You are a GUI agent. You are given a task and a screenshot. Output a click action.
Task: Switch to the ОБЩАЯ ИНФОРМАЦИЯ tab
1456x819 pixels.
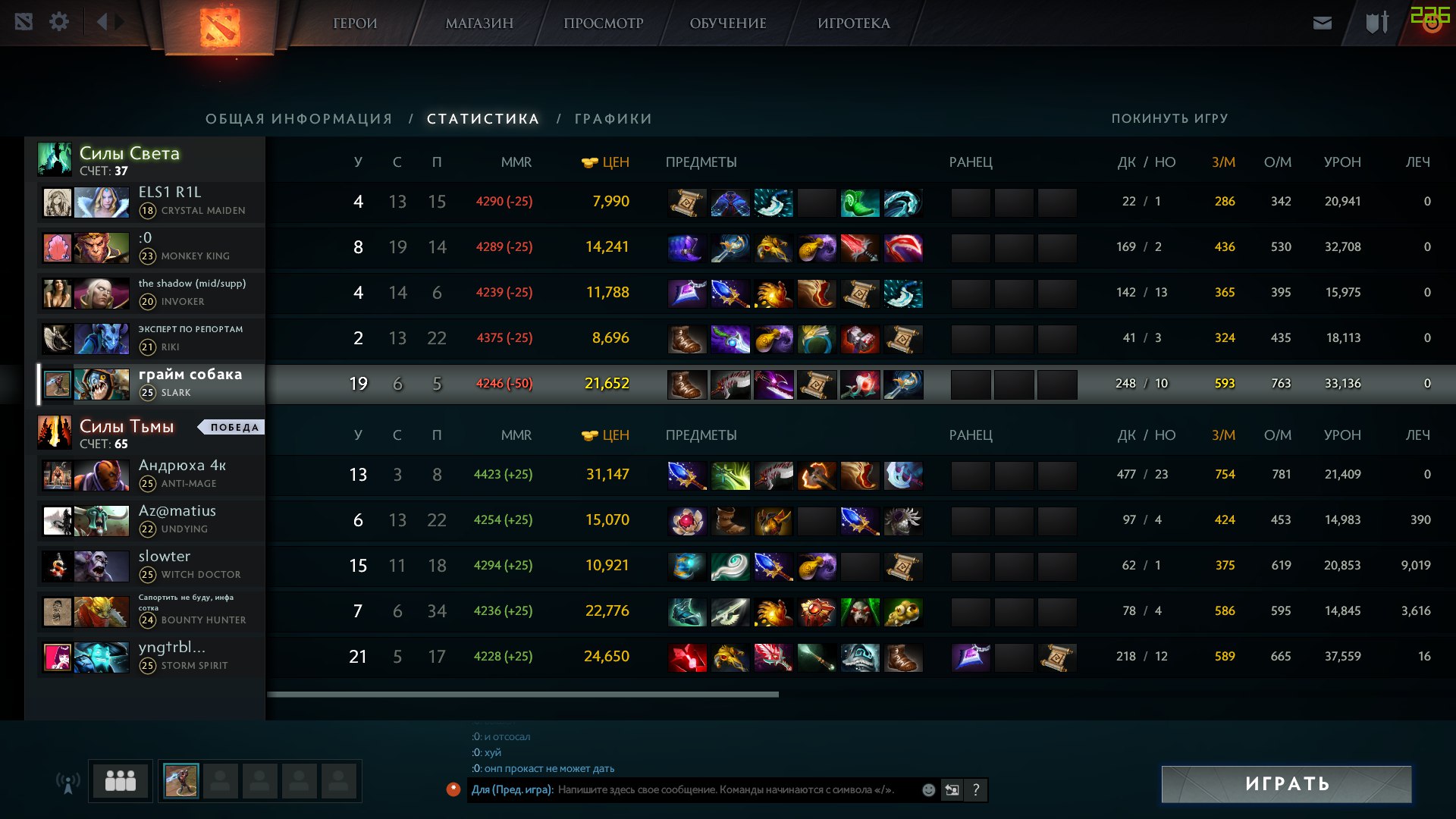click(299, 119)
